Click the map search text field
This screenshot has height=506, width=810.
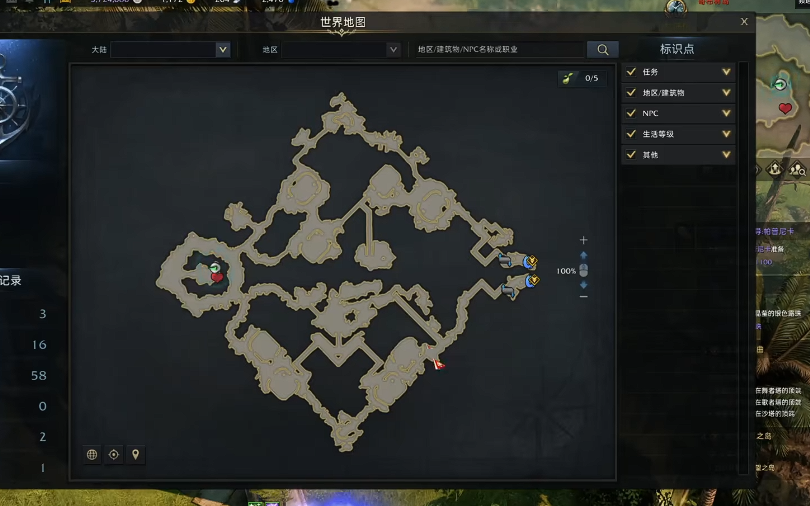498,49
